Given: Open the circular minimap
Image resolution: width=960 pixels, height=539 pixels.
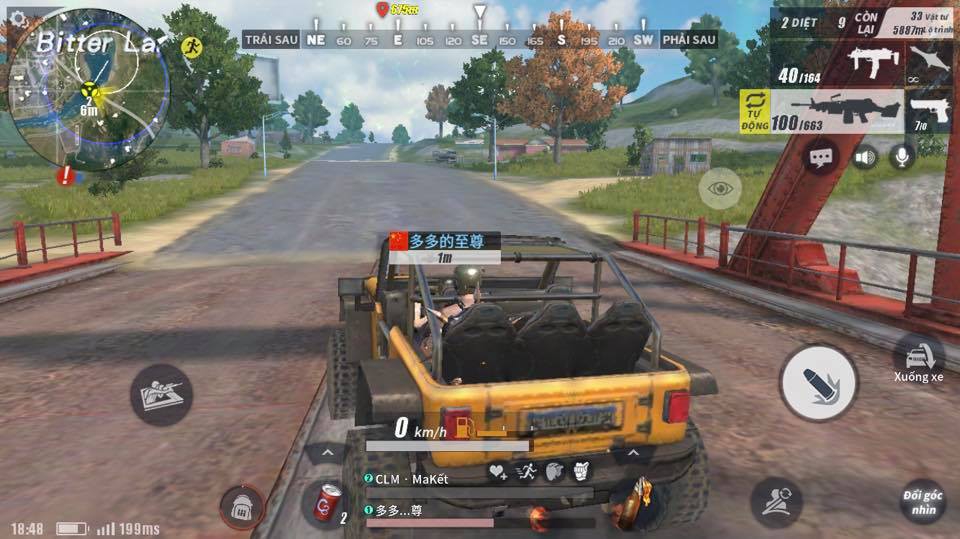Looking at the screenshot, I should pyautogui.click(x=88, y=88).
